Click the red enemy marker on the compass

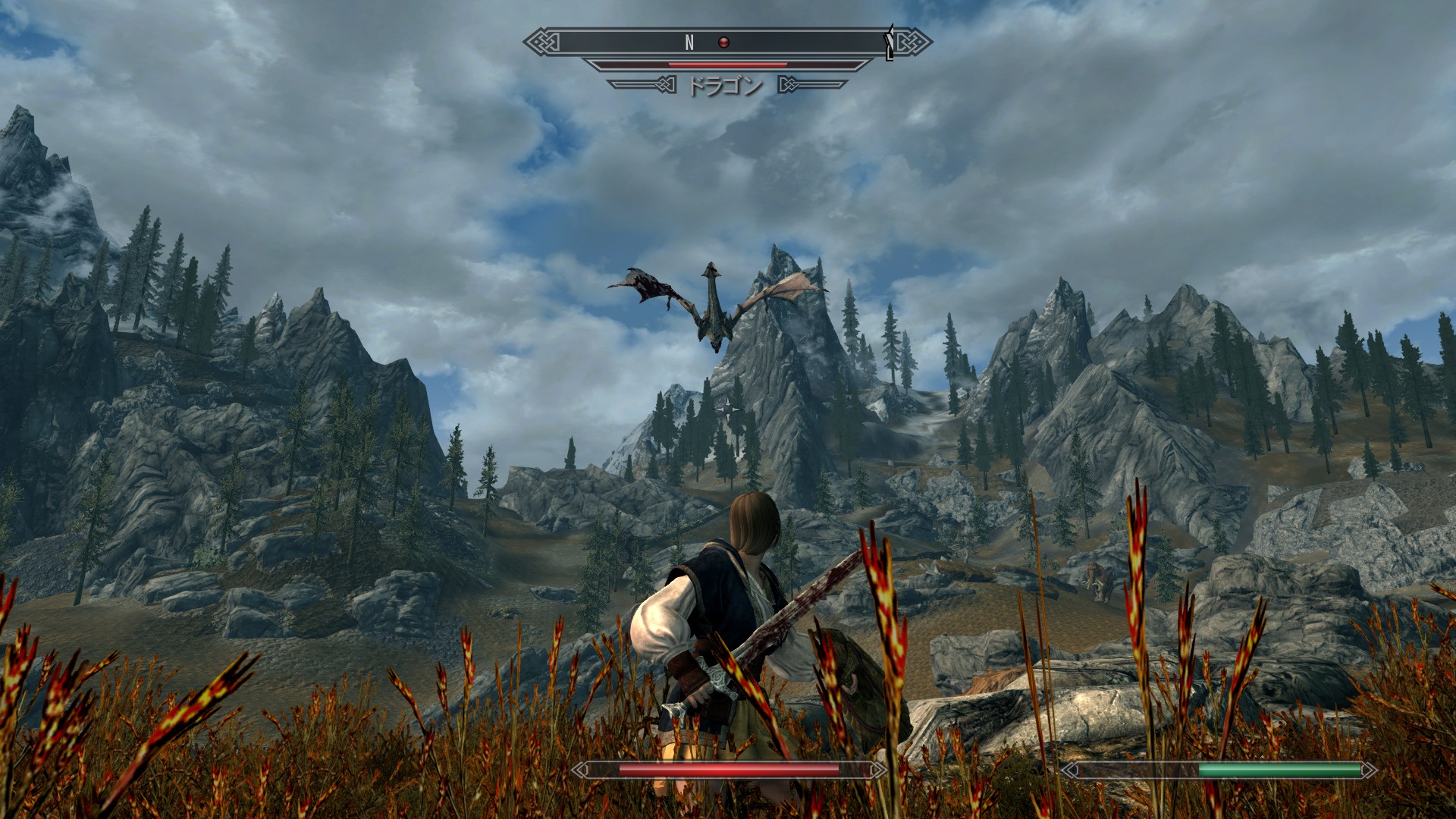723,42
